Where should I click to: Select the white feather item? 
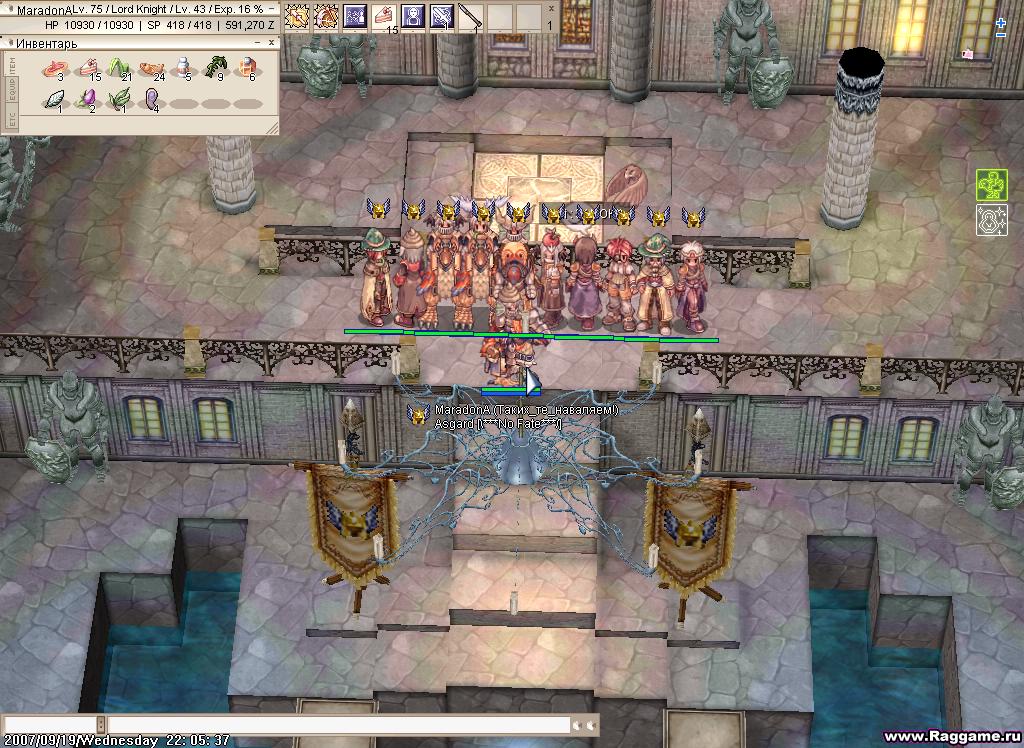tap(54, 100)
